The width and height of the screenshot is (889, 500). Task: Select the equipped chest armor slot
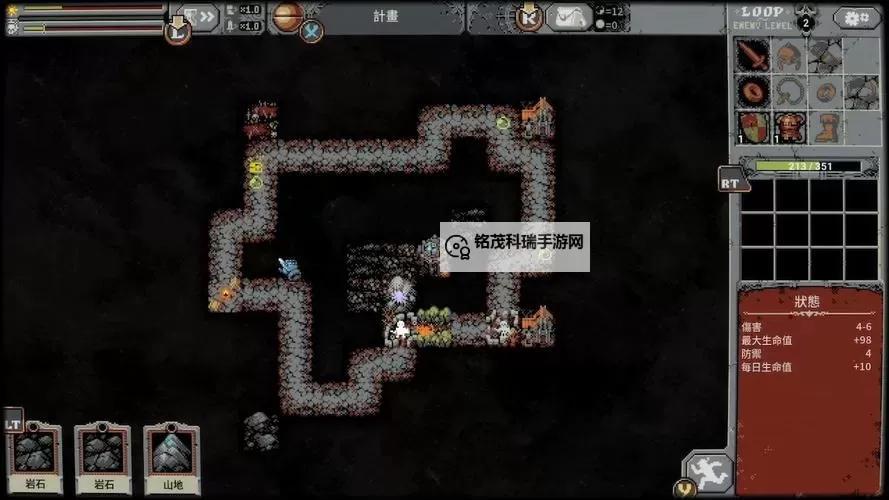(789, 127)
